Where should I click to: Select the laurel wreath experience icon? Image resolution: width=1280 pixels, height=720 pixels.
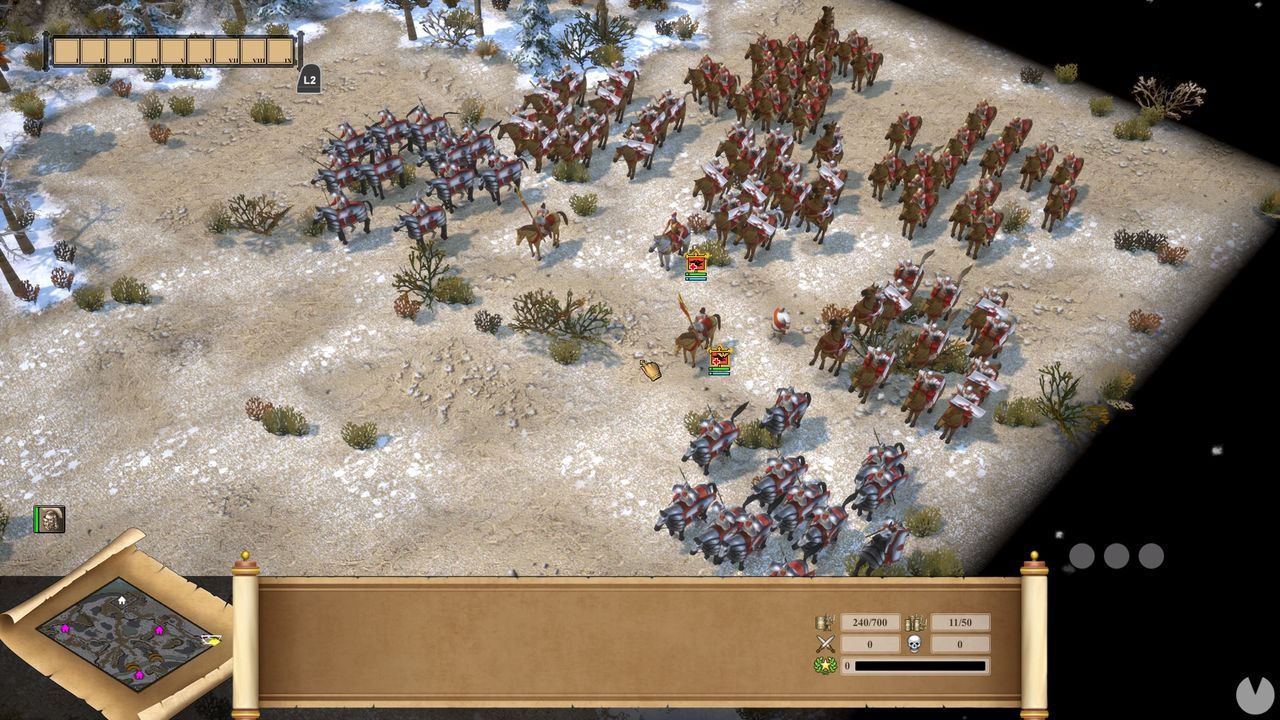825,665
